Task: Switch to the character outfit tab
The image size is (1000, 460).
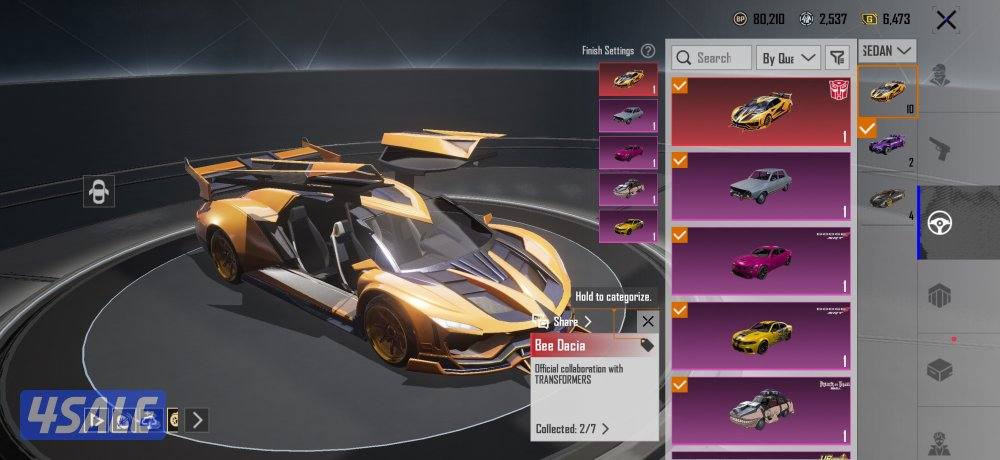Action: pos(939,75)
